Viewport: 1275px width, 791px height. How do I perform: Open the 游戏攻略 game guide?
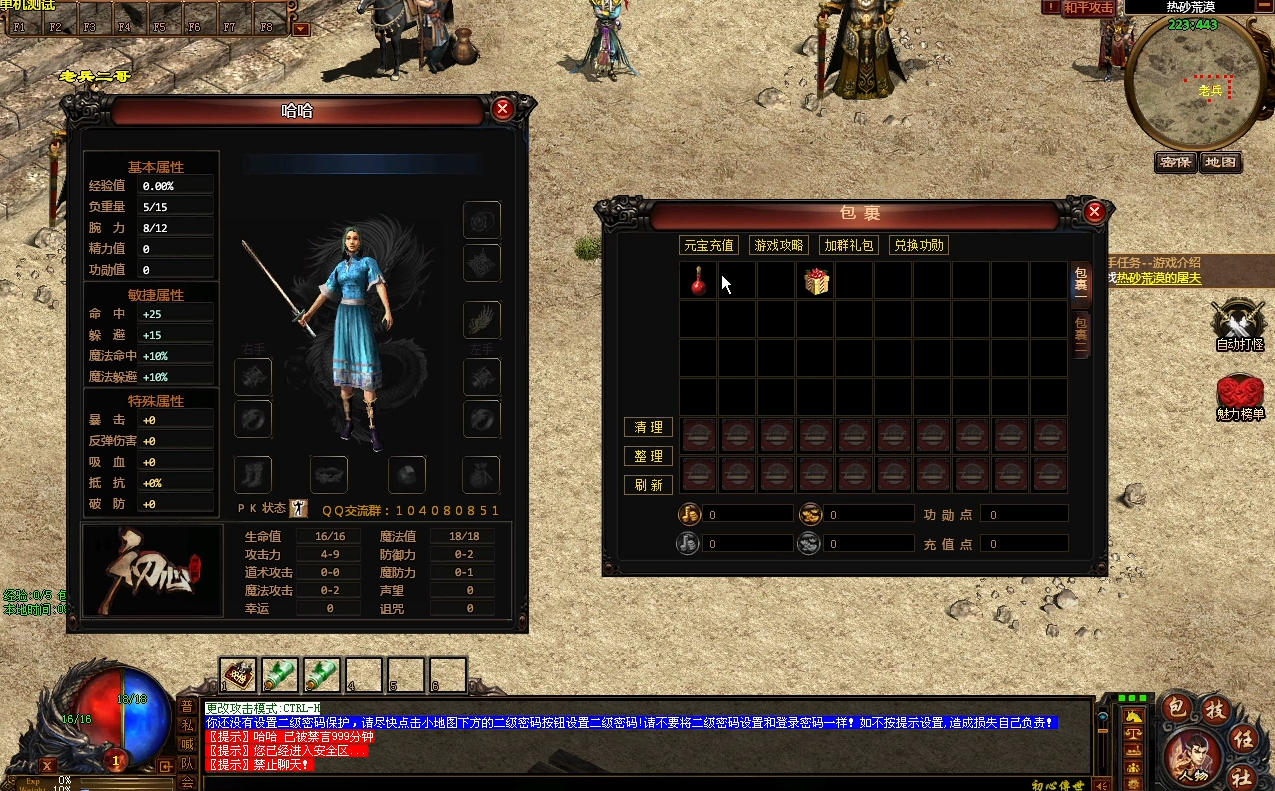click(x=779, y=245)
